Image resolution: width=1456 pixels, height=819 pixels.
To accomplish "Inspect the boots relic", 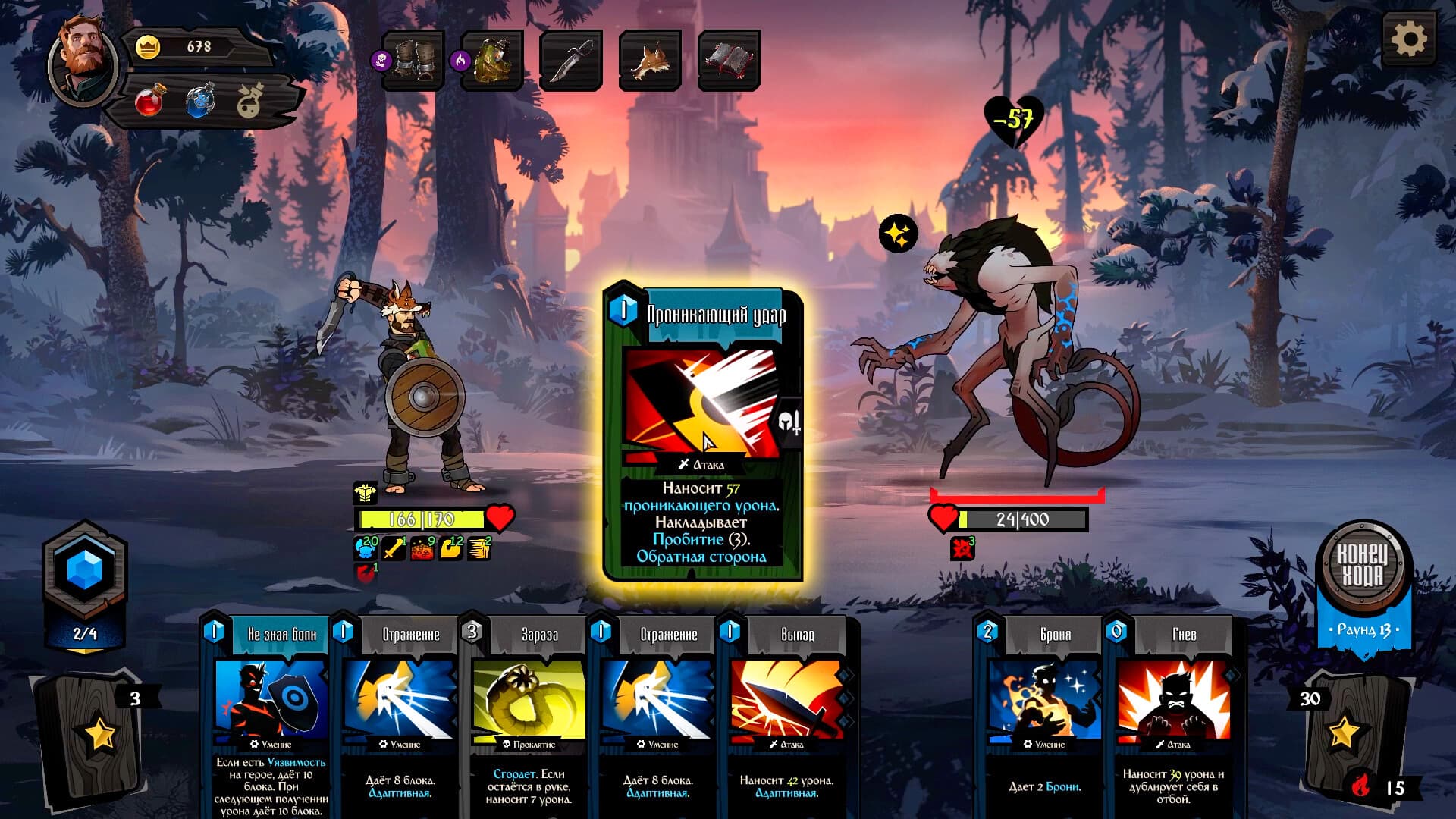I will point(413,61).
